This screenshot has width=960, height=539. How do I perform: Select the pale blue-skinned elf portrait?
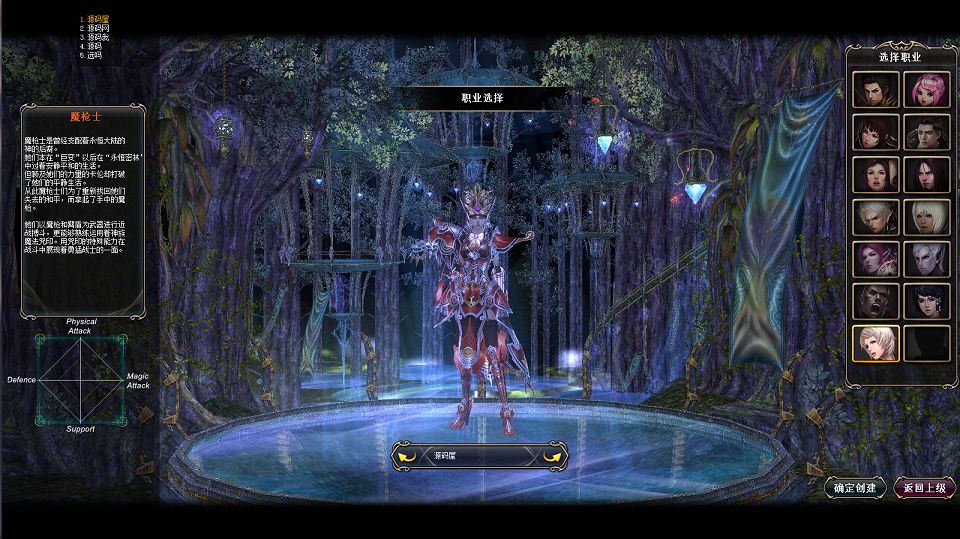click(x=926, y=259)
